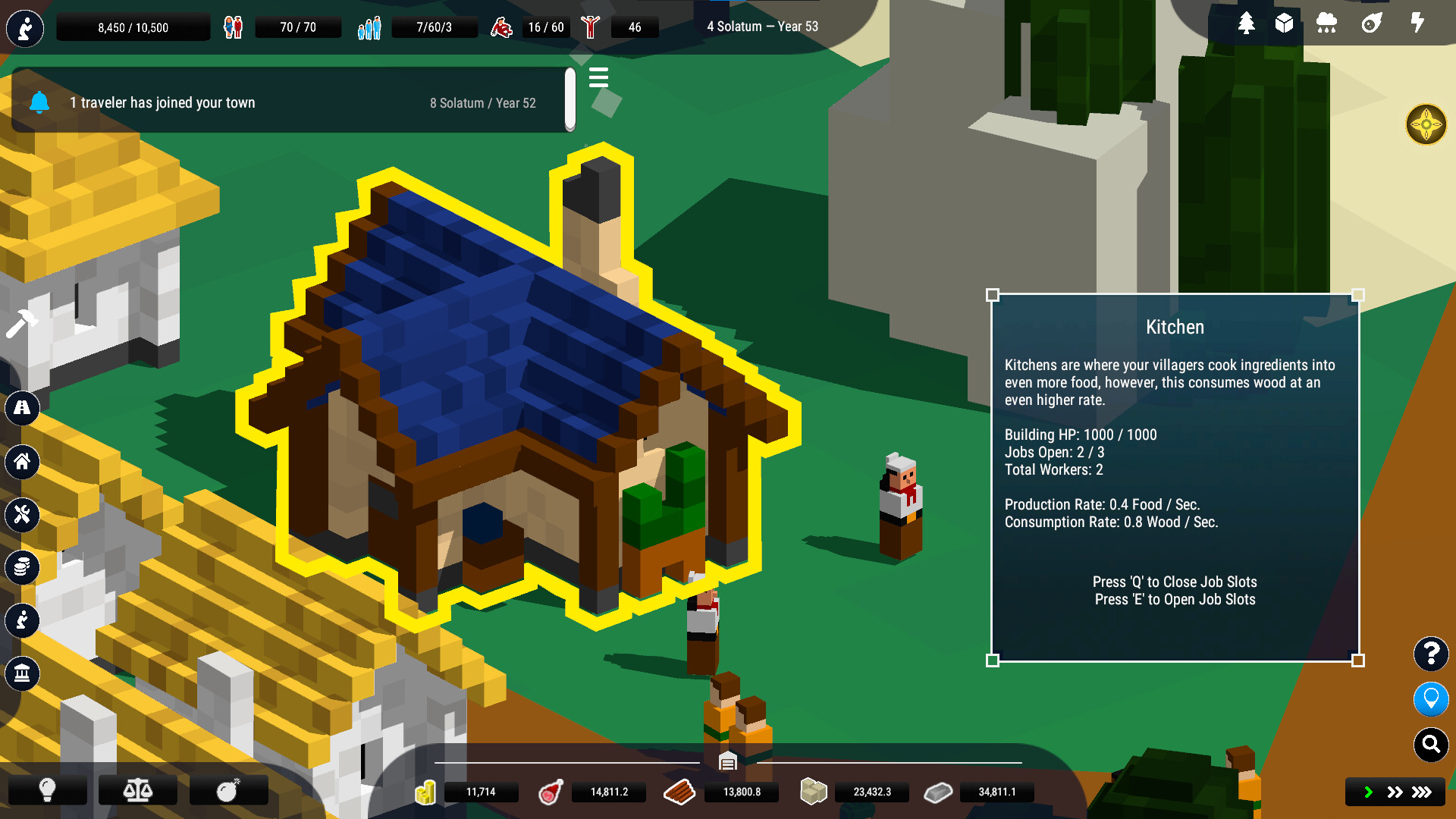
Task: Switch to the map pin view
Action: tap(1431, 699)
